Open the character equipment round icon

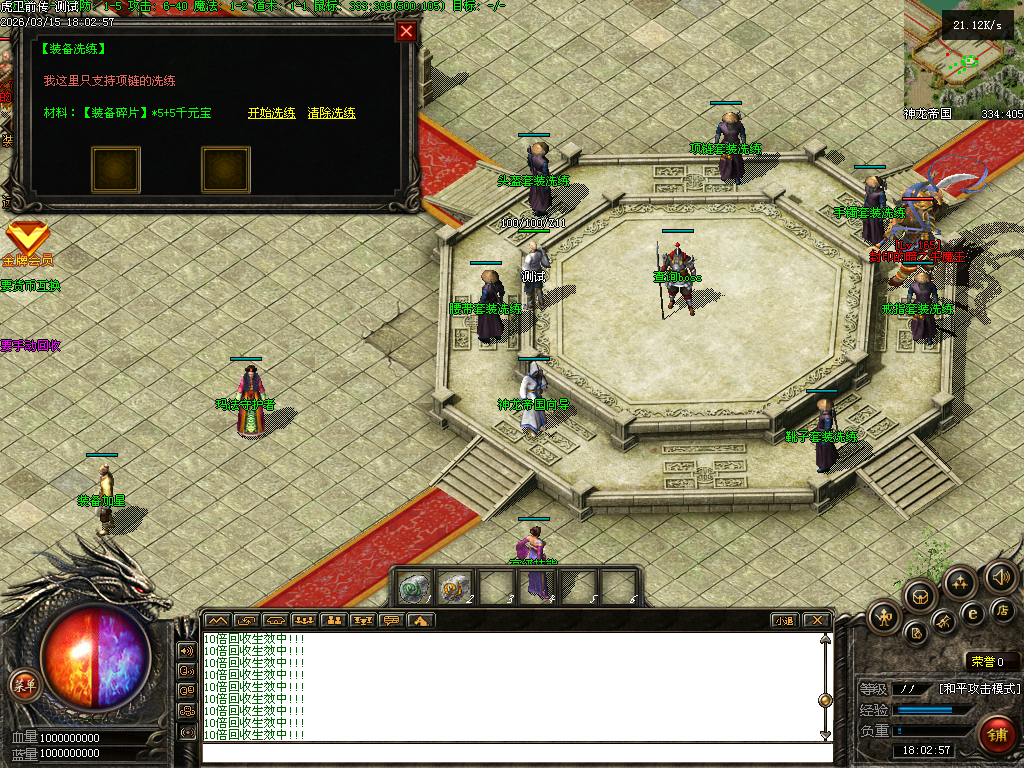885,617
